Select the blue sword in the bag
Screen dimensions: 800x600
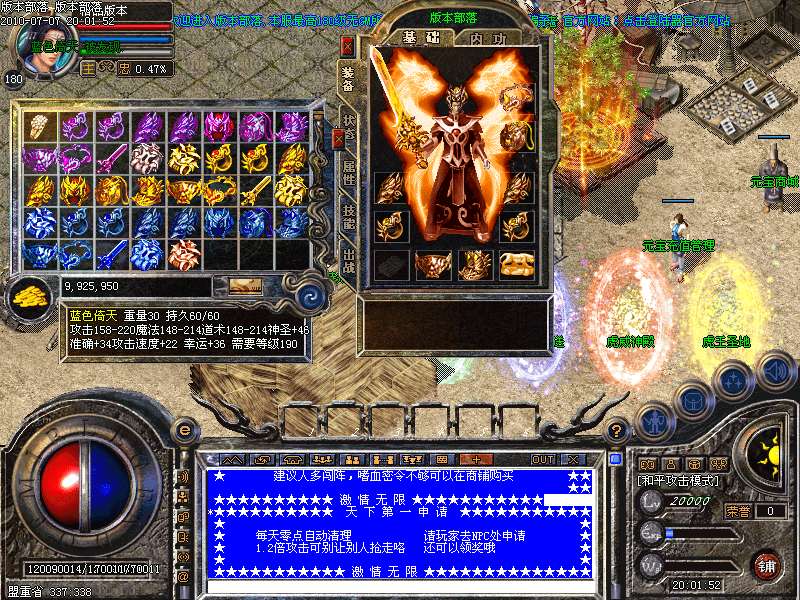tap(111, 253)
